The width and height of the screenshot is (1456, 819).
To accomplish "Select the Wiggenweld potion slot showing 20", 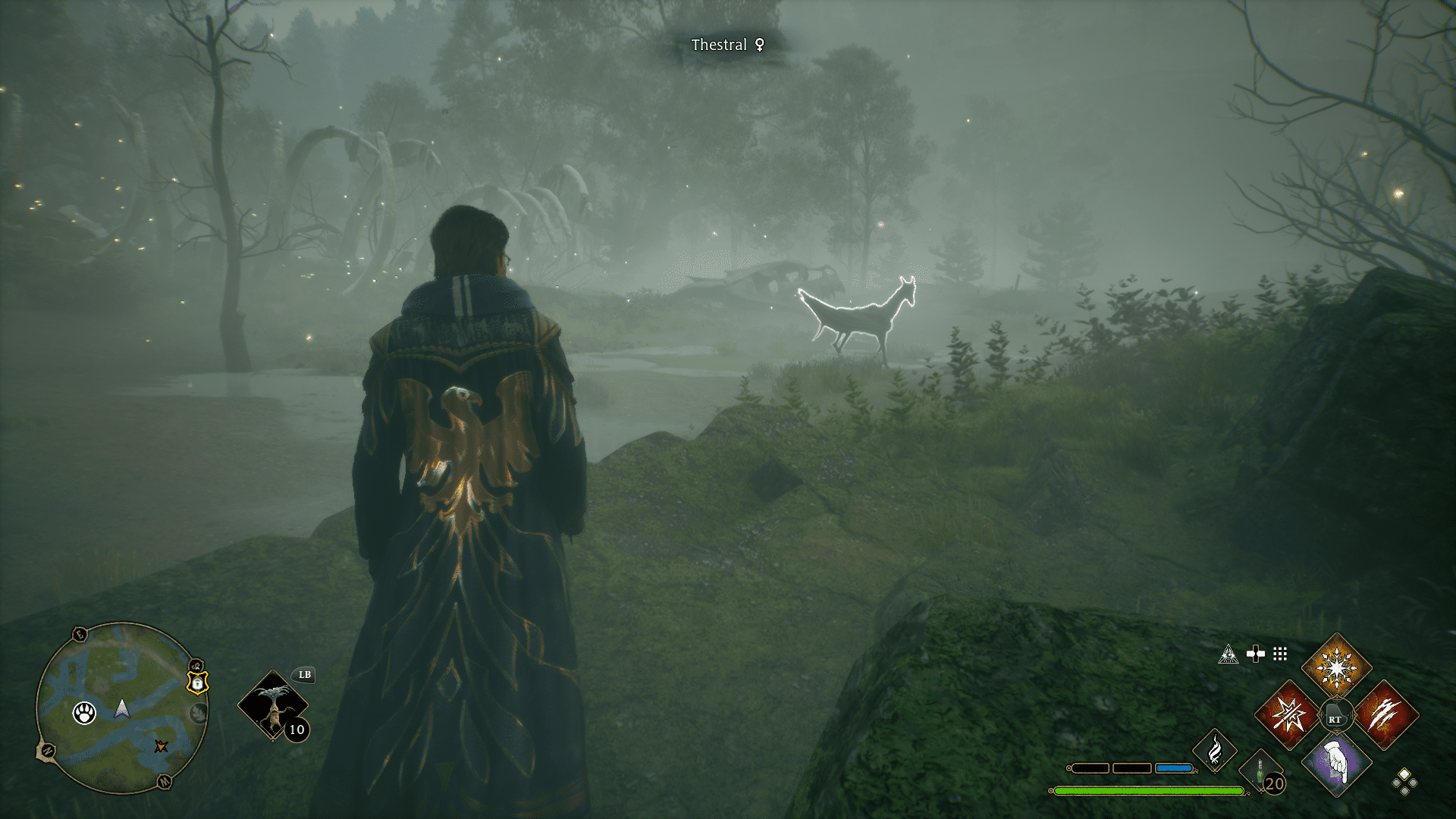I will (x=1261, y=770).
